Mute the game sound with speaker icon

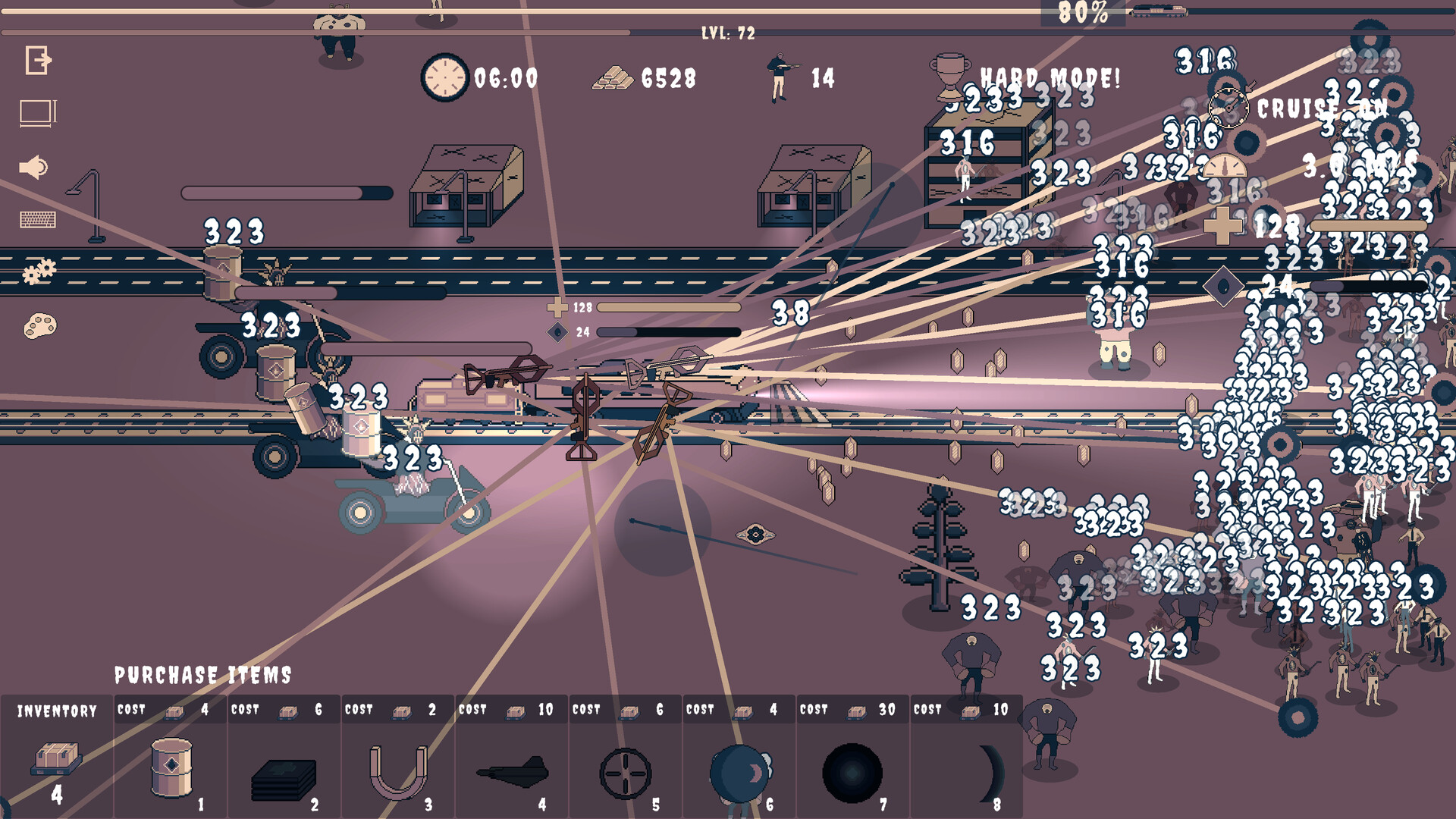pos(33,165)
